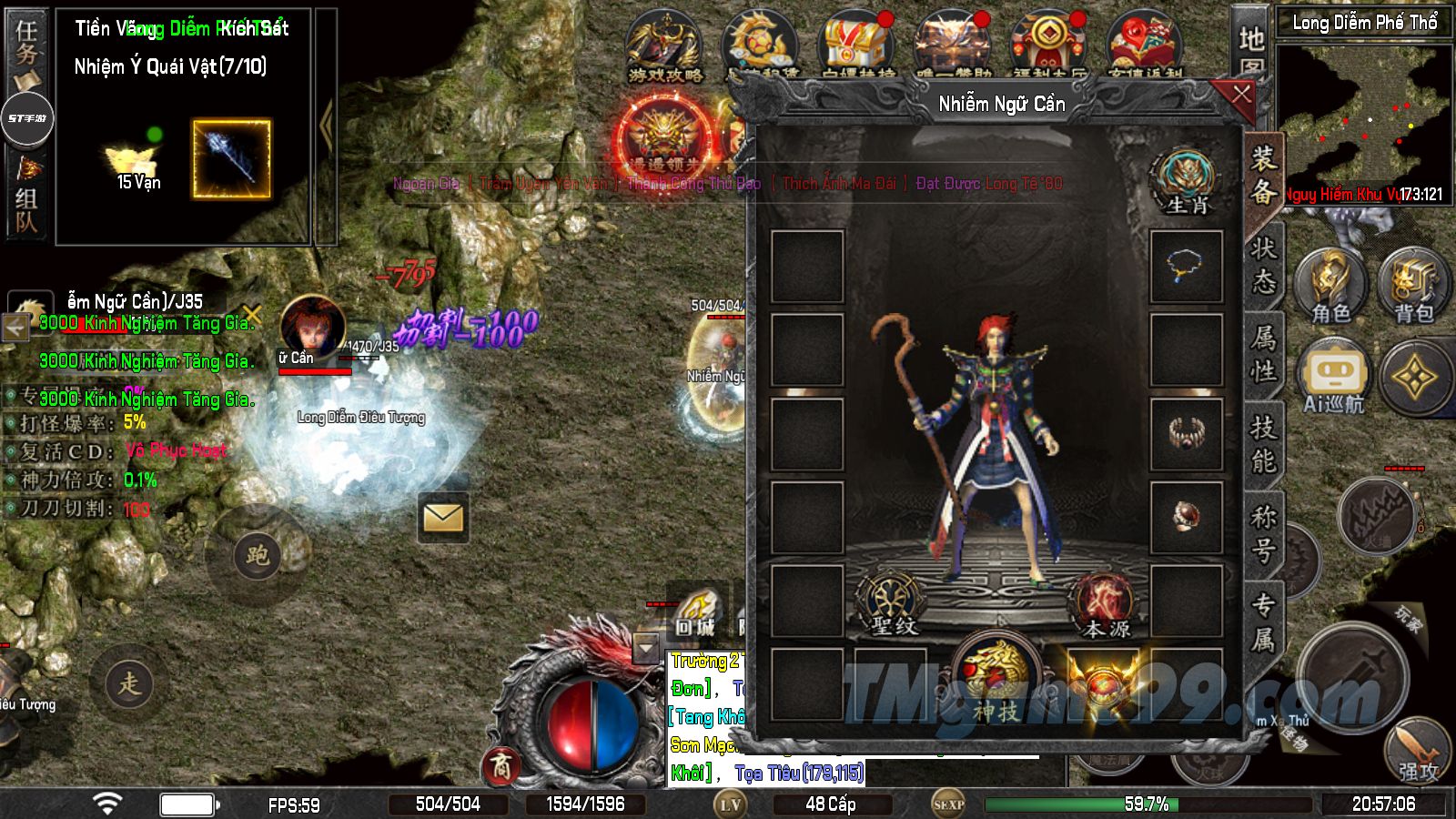
Task: Open the envelope mail icon
Action: click(x=443, y=518)
